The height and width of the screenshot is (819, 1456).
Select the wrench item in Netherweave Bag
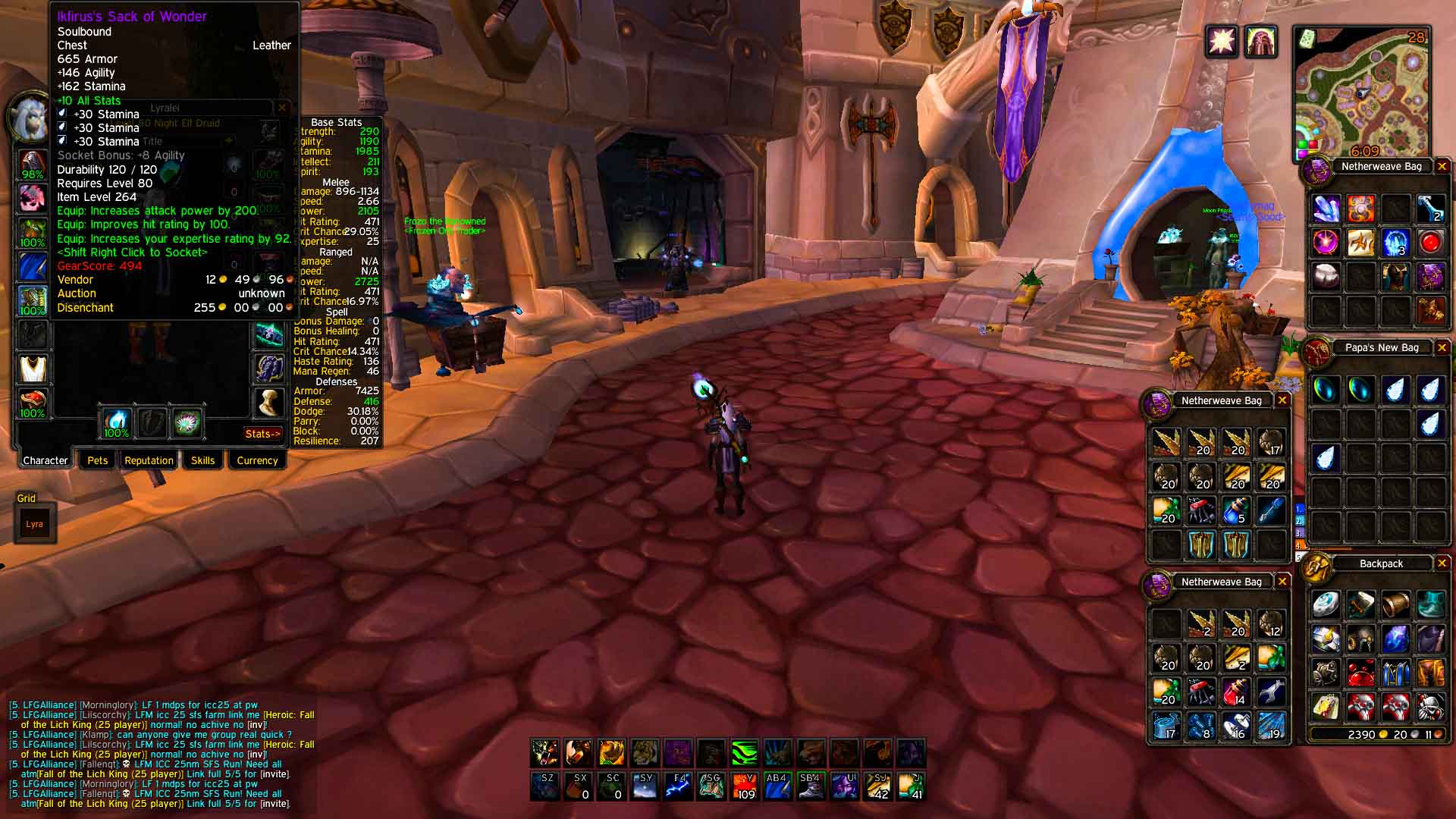pos(1271,692)
